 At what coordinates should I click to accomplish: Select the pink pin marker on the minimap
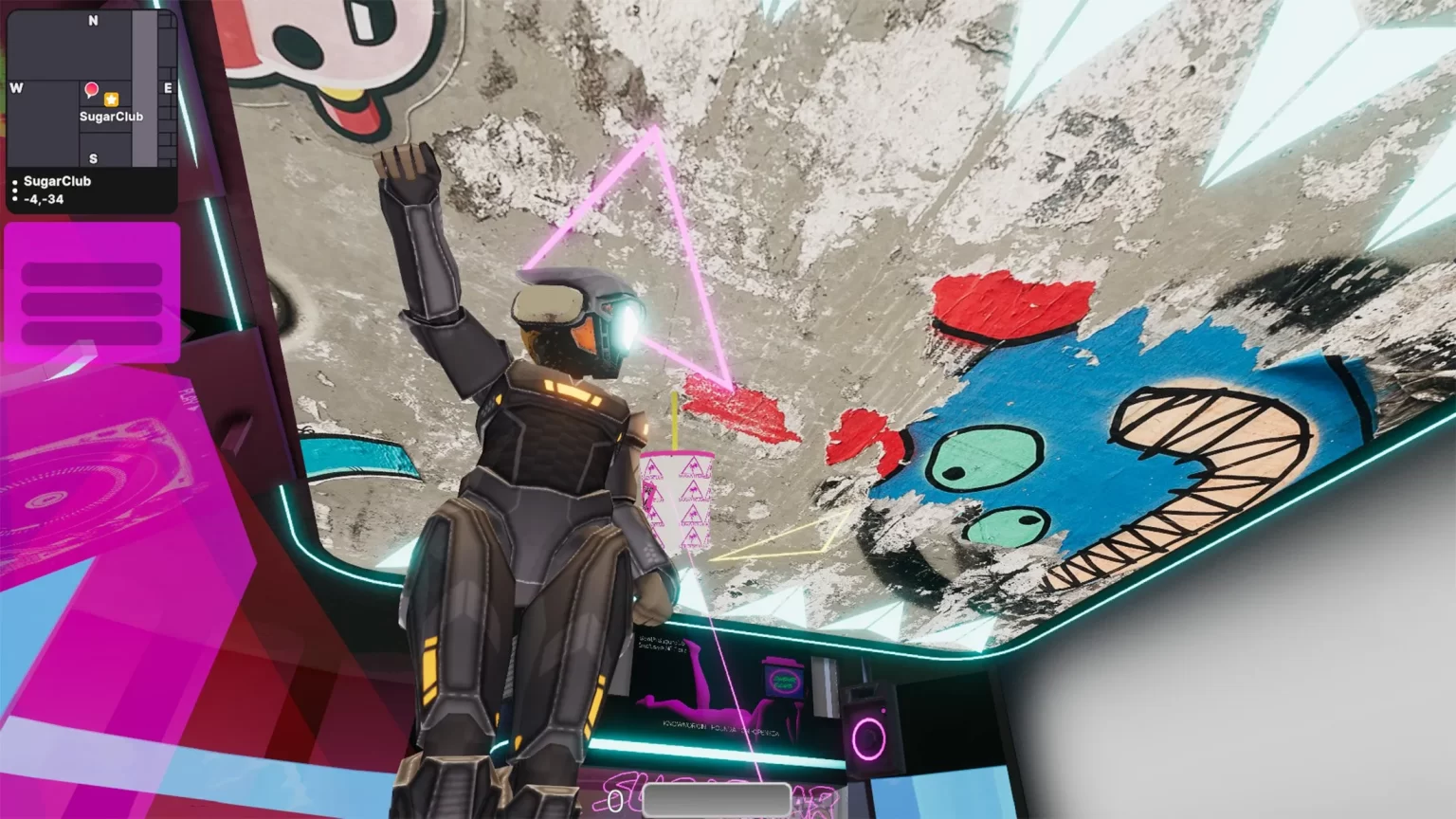[92, 89]
